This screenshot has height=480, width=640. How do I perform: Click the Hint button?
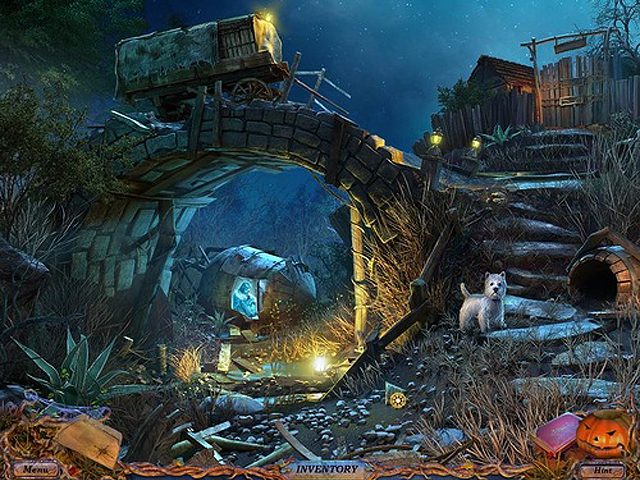(x=601, y=468)
